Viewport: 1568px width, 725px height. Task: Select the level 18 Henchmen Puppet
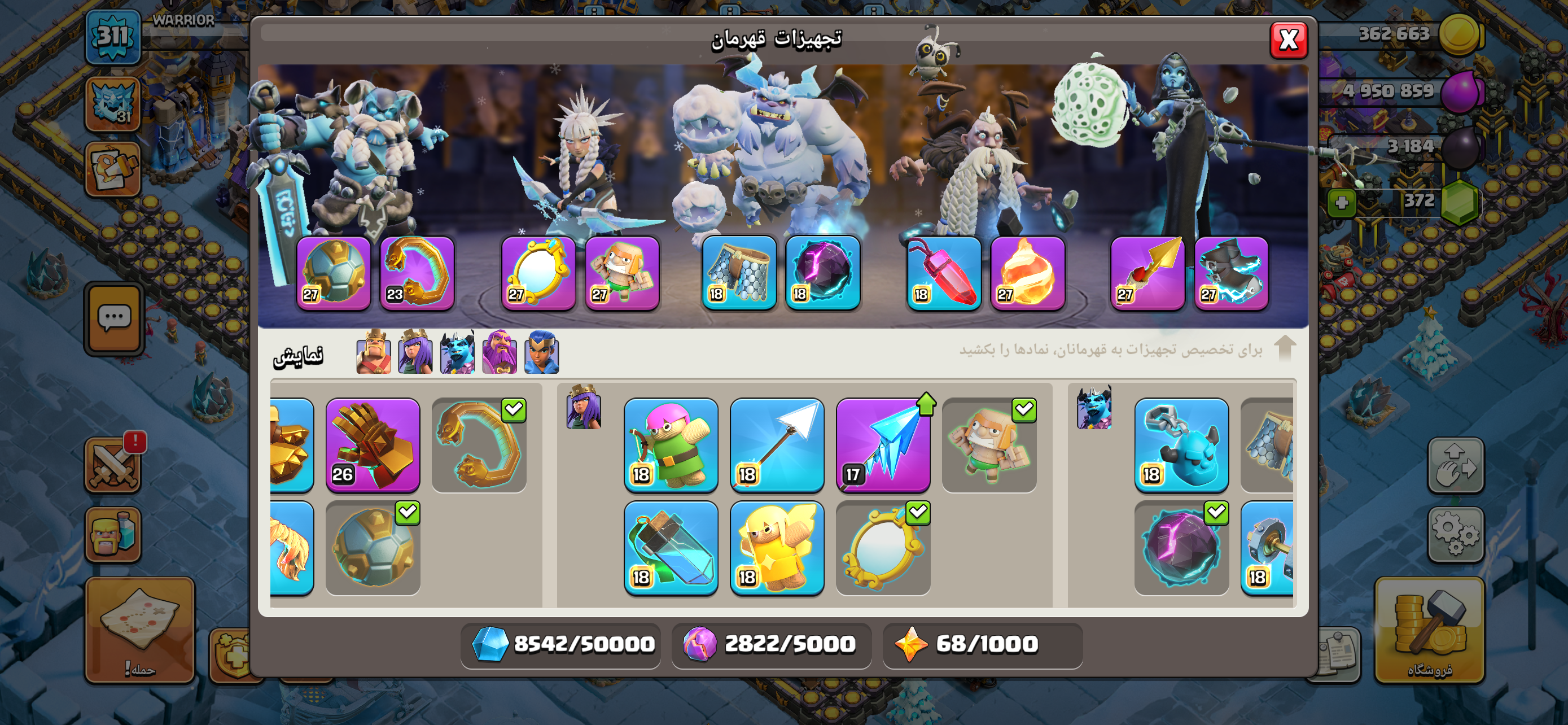tap(1181, 445)
